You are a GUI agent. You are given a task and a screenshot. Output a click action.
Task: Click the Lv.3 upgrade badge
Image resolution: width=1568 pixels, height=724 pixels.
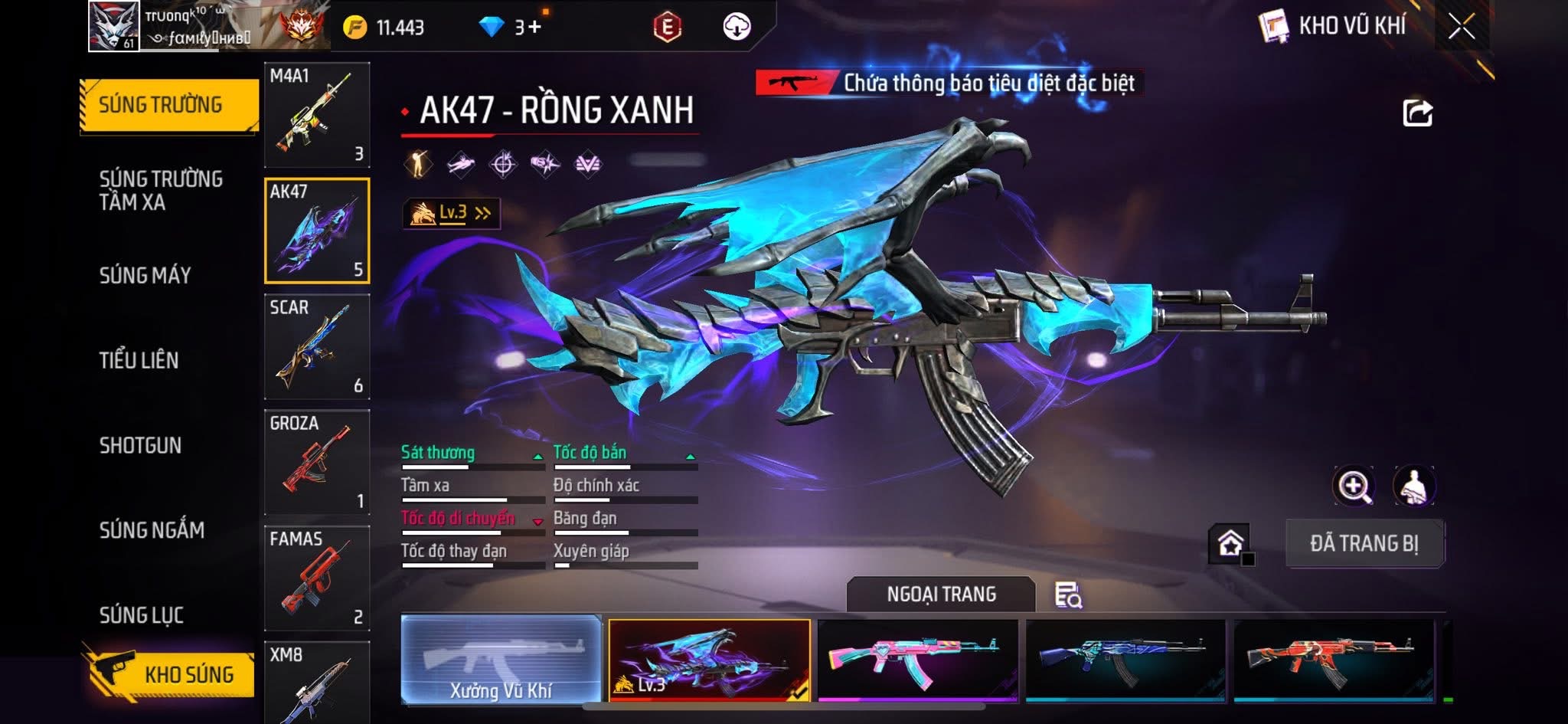pos(452,213)
